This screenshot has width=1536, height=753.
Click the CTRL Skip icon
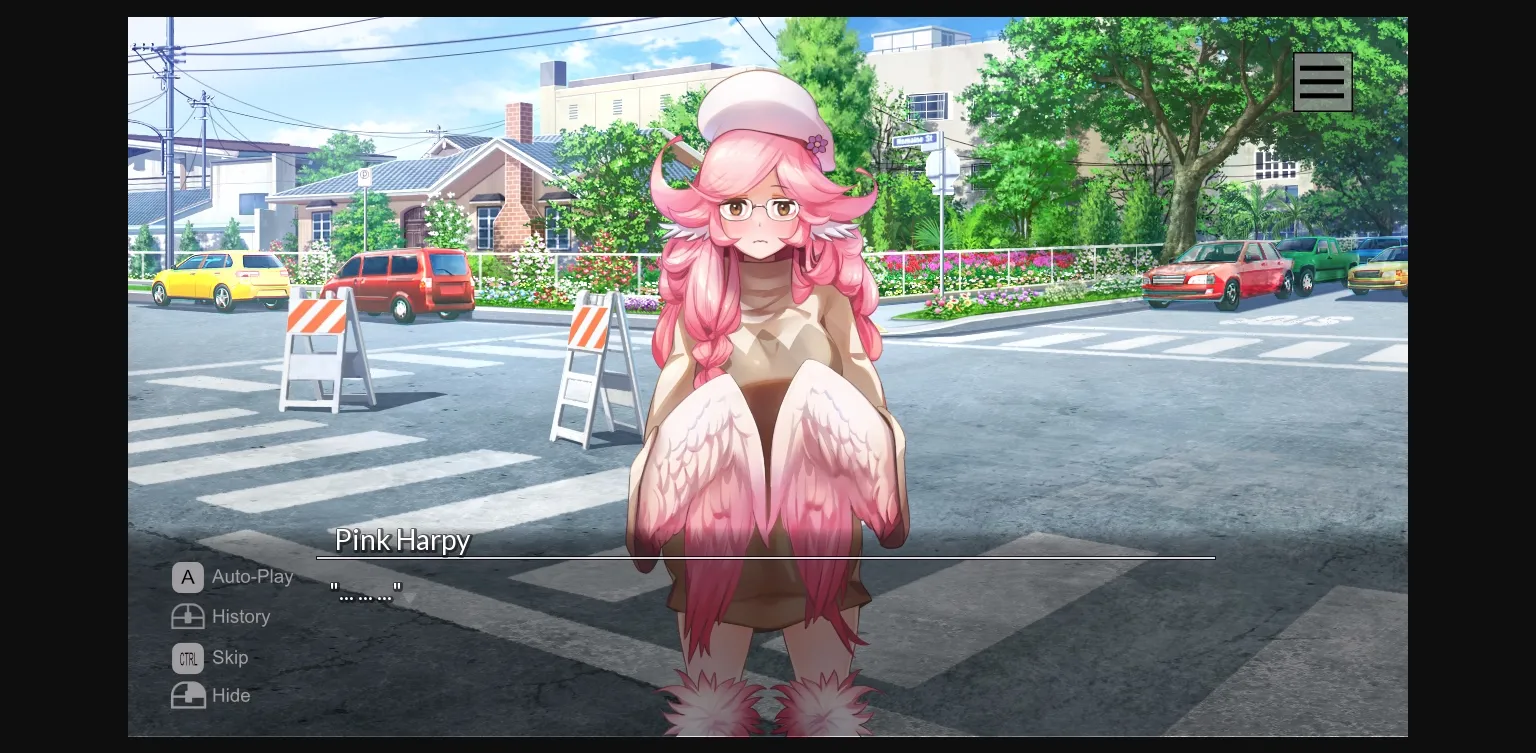pyautogui.click(x=188, y=658)
